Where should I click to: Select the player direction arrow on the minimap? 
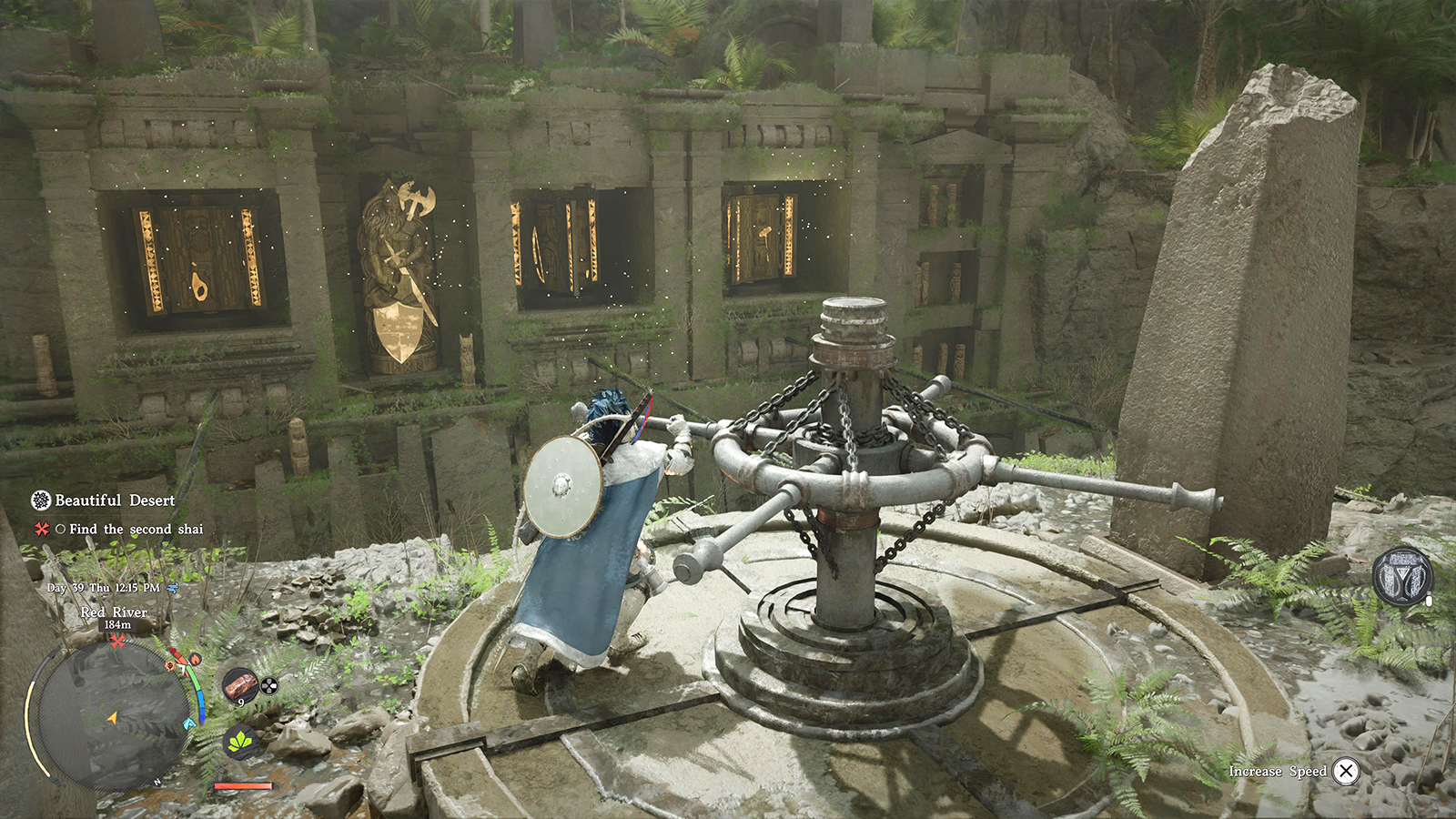pos(112,719)
